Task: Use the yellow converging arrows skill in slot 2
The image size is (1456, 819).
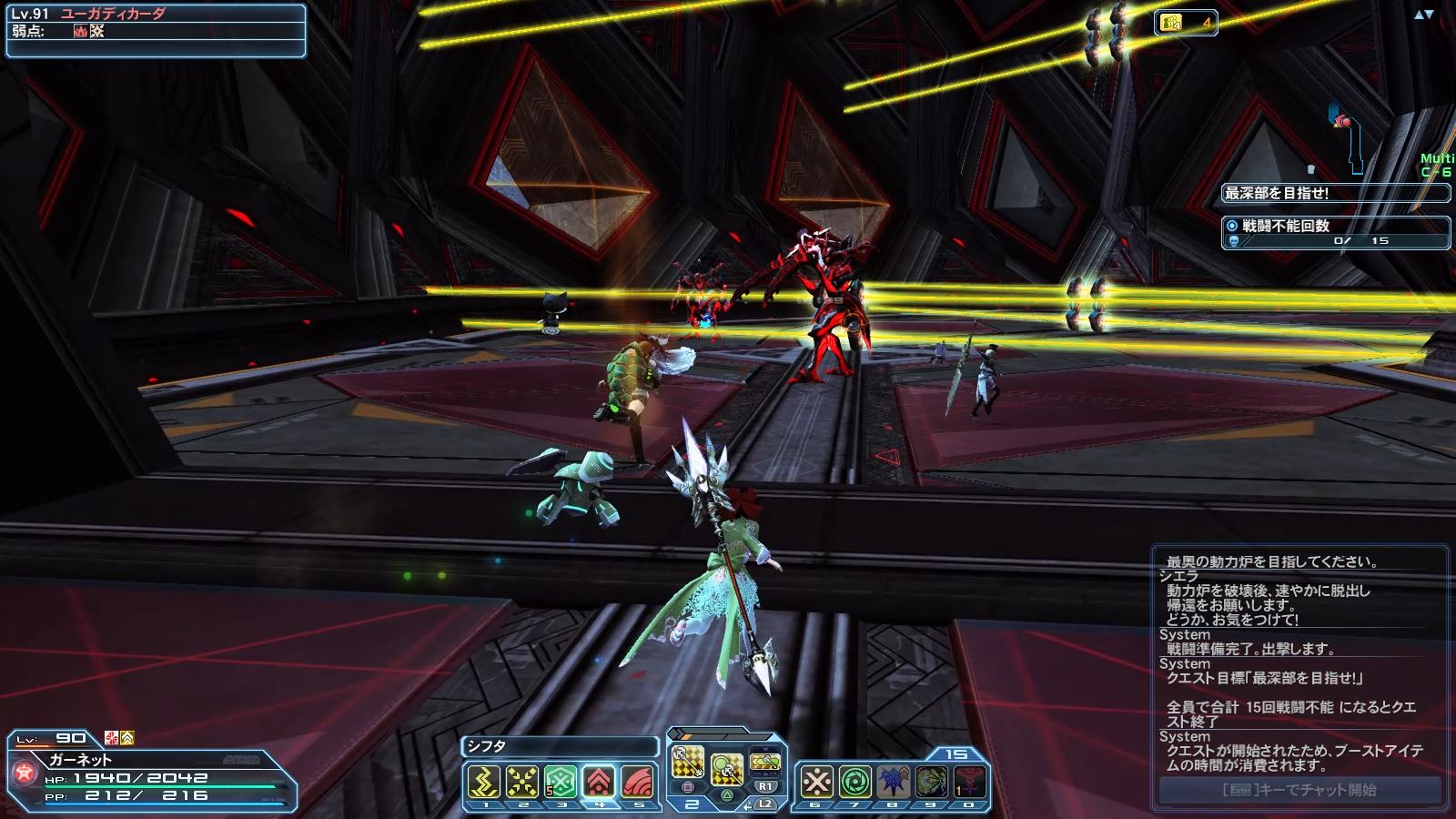Action: (x=522, y=782)
